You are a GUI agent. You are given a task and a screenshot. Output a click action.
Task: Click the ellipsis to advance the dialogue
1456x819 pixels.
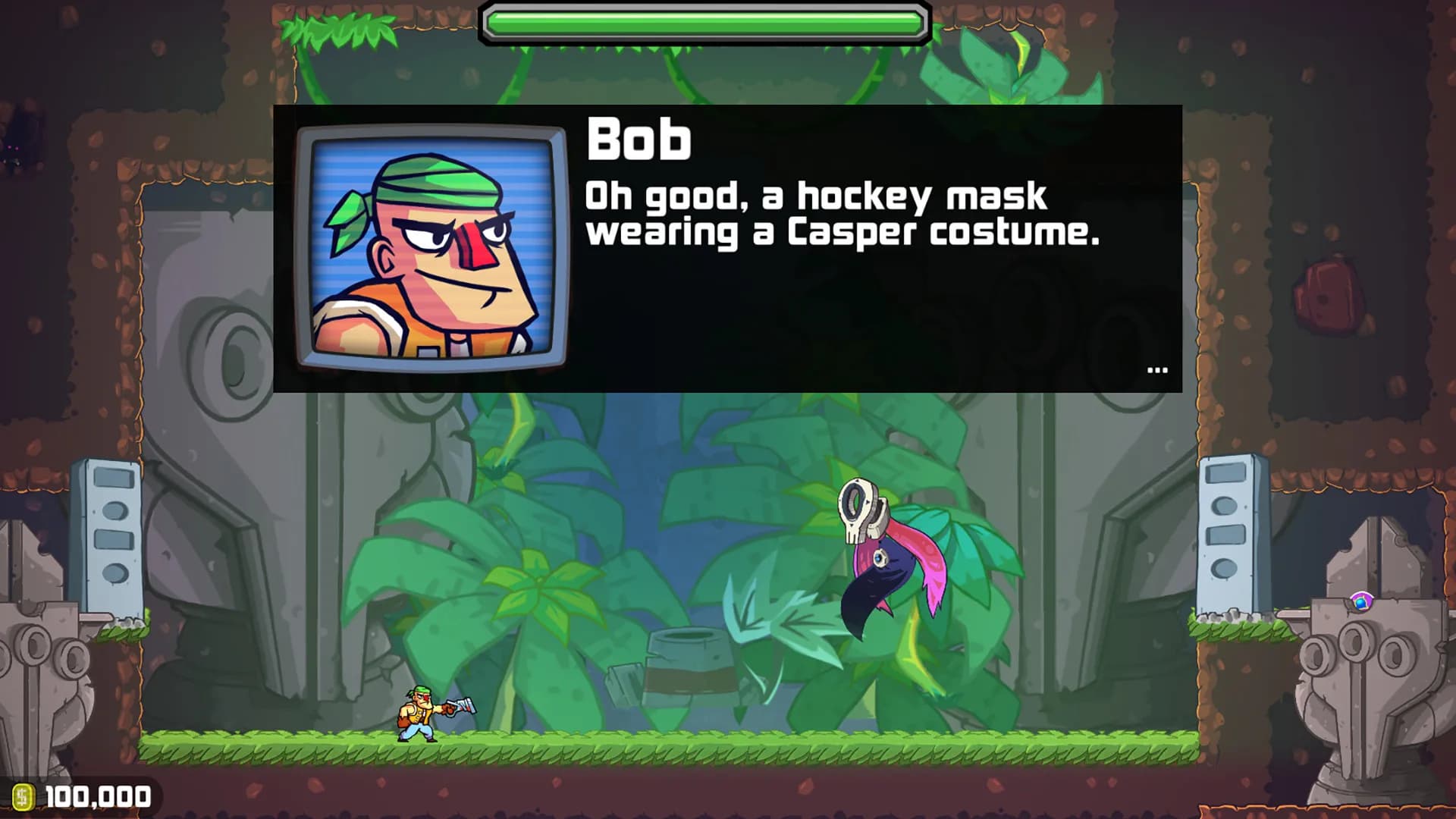click(x=1156, y=369)
